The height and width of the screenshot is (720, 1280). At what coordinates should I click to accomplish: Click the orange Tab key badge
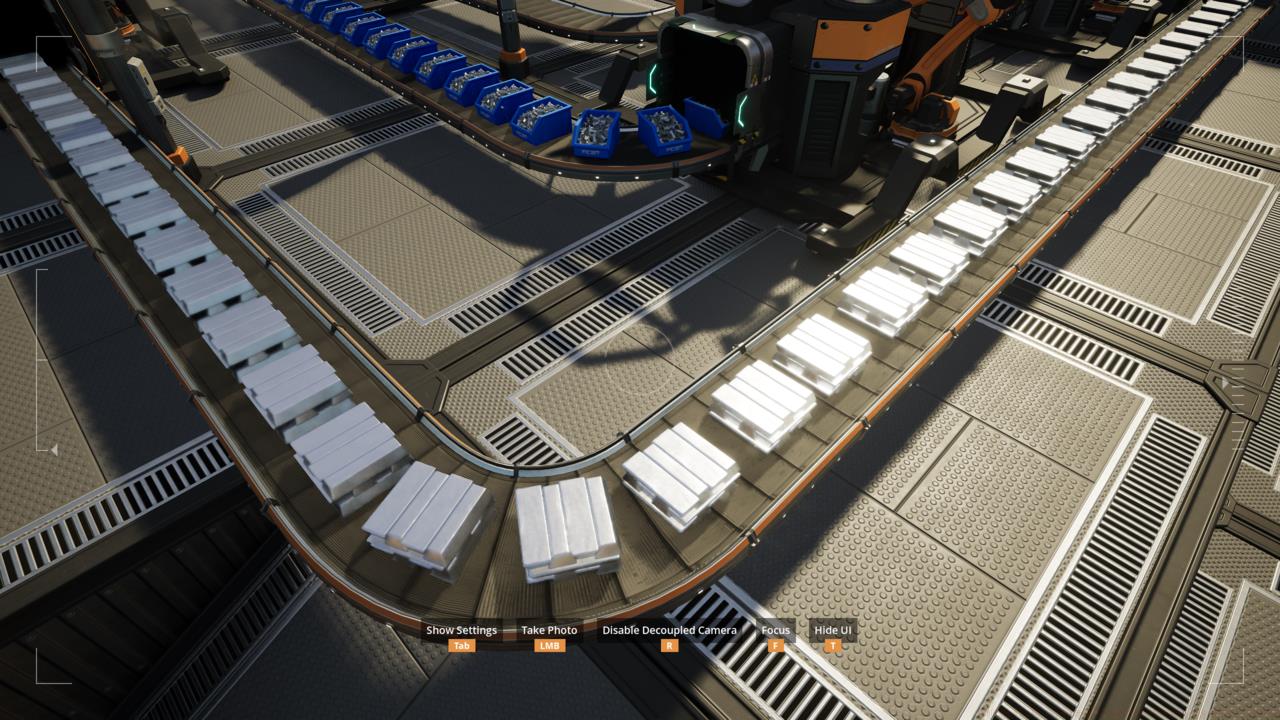click(460, 646)
